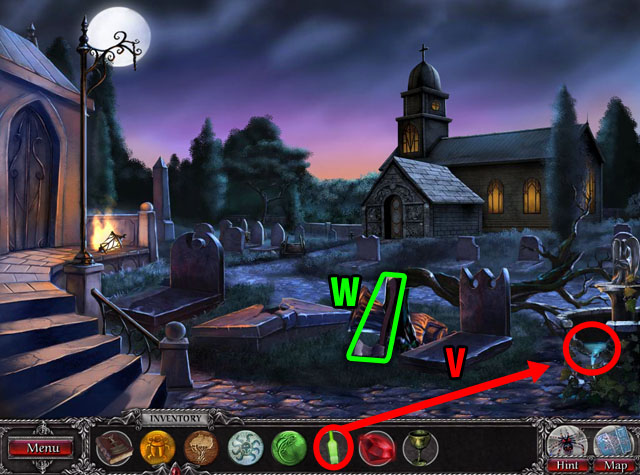
Task: Choose the bronze tree emblem medallion
Action: tap(200, 445)
